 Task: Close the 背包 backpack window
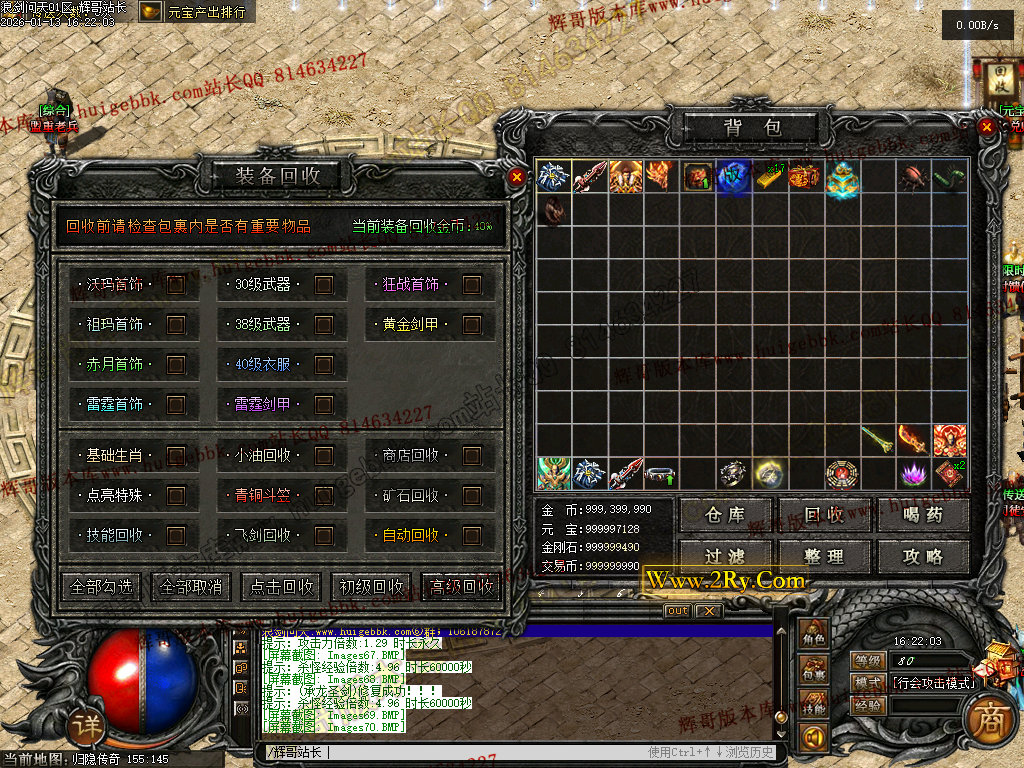(x=986, y=127)
